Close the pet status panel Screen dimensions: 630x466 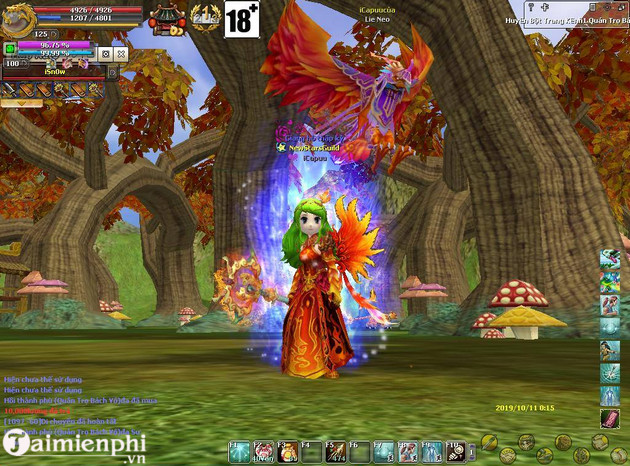(121, 53)
